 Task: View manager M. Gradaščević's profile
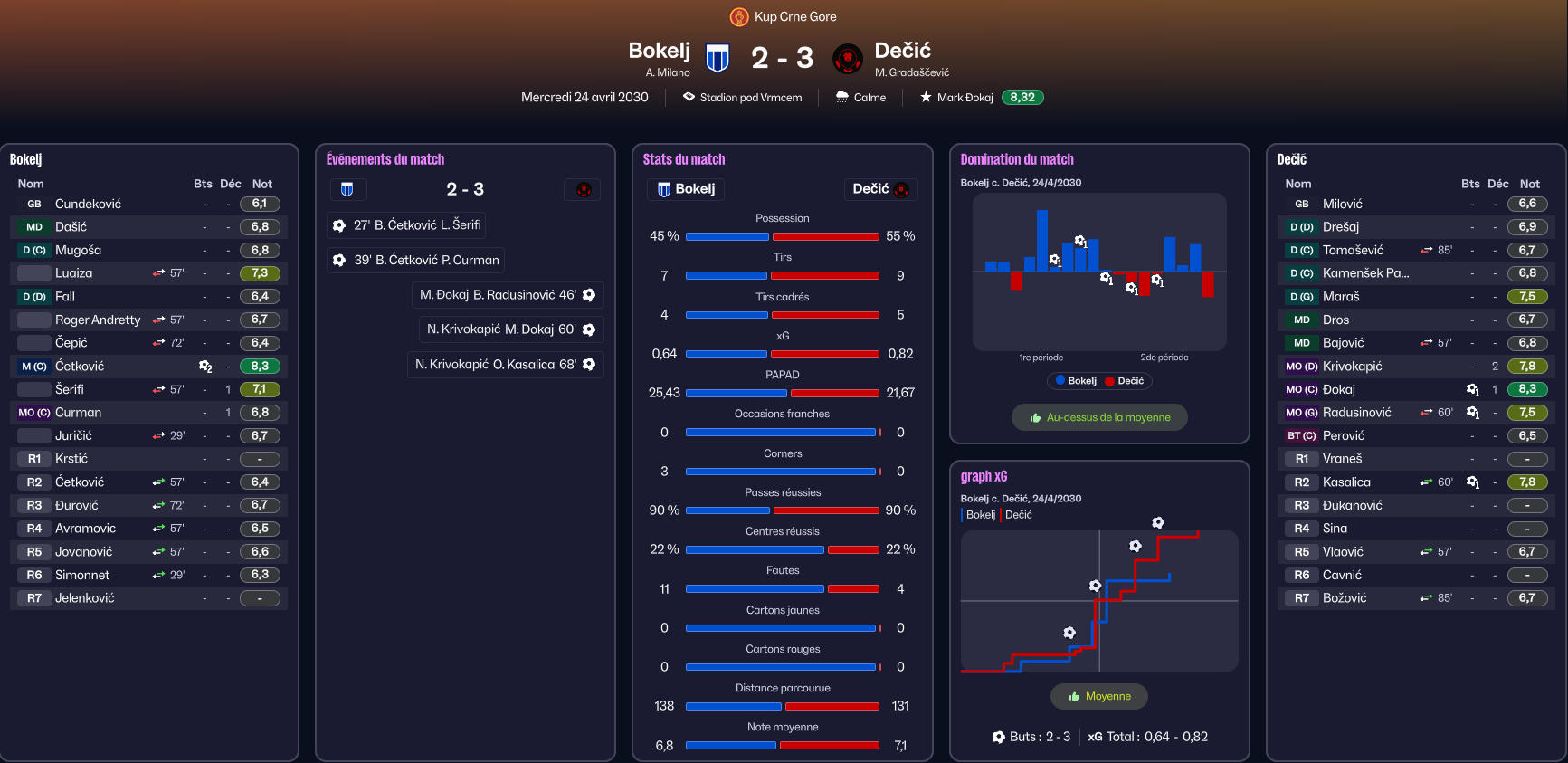912,72
